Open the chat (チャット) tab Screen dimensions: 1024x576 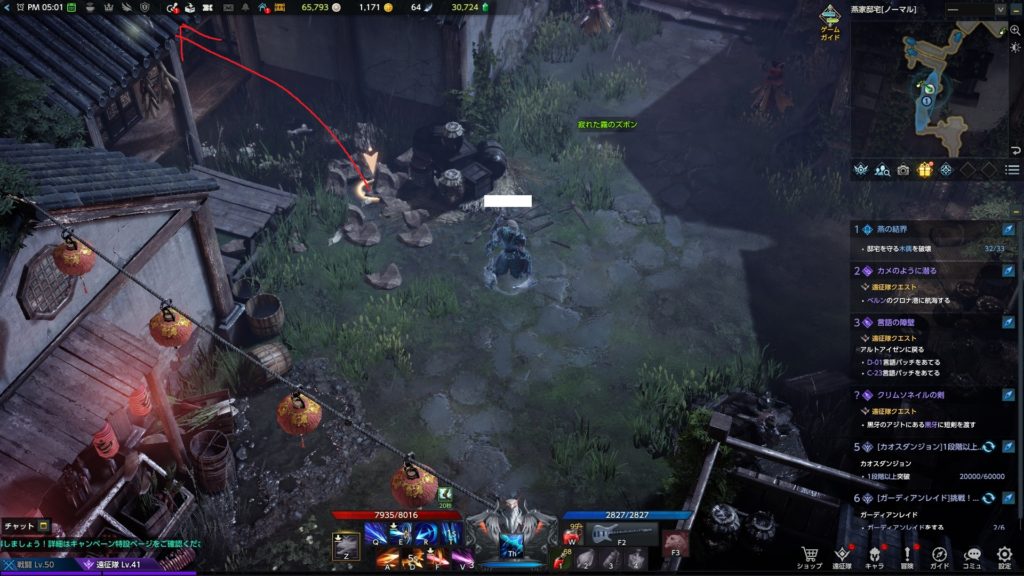(x=25, y=526)
